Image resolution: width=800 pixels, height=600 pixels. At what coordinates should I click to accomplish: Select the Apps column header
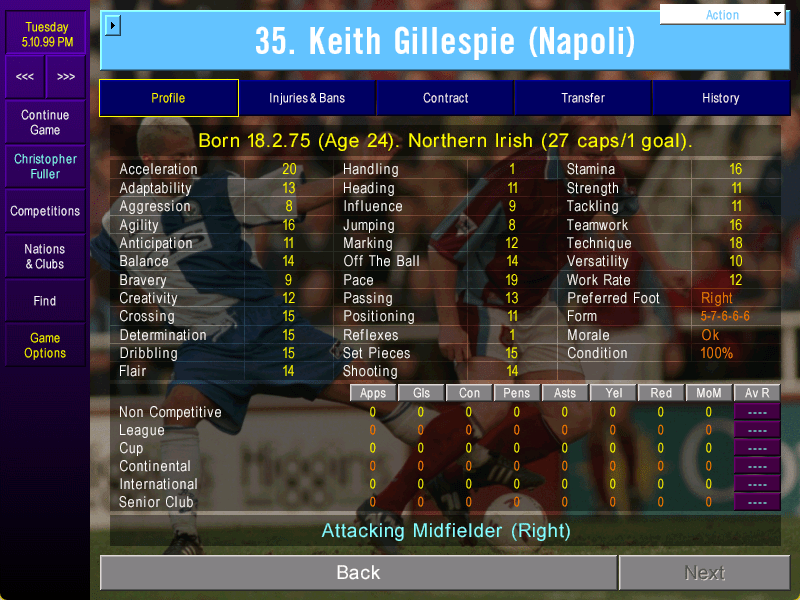[373, 393]
